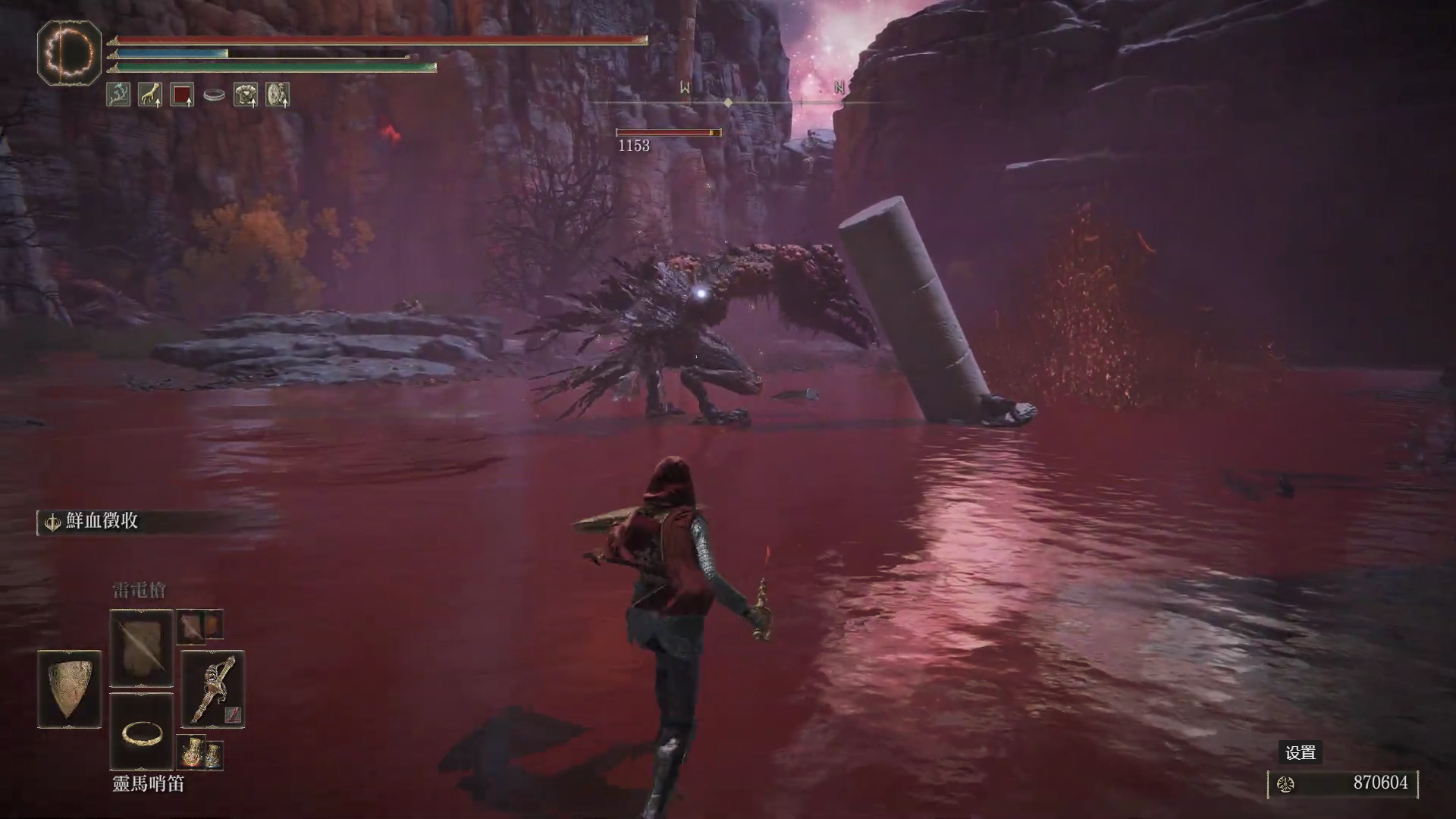The width and height of the screenshot is (1456, 819).
Task: Click the rune arc circle emblem
Action: point(69,52)
